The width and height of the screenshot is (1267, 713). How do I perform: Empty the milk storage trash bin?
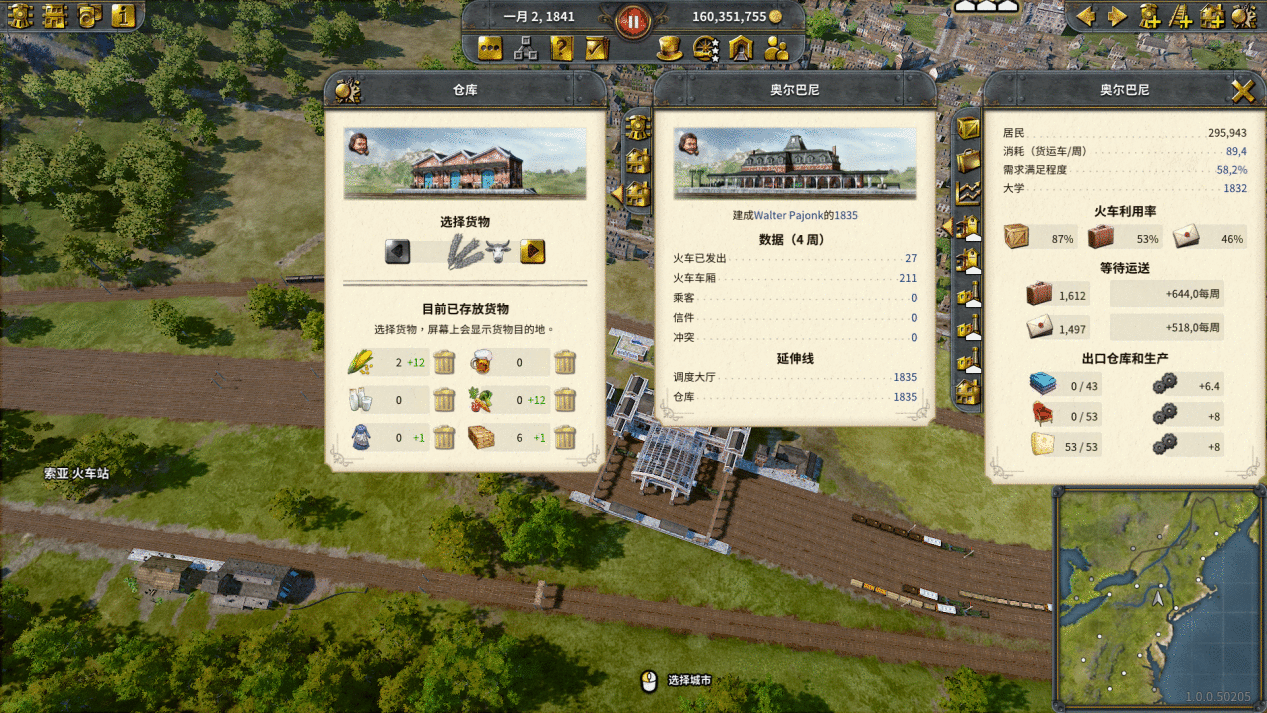445,400
